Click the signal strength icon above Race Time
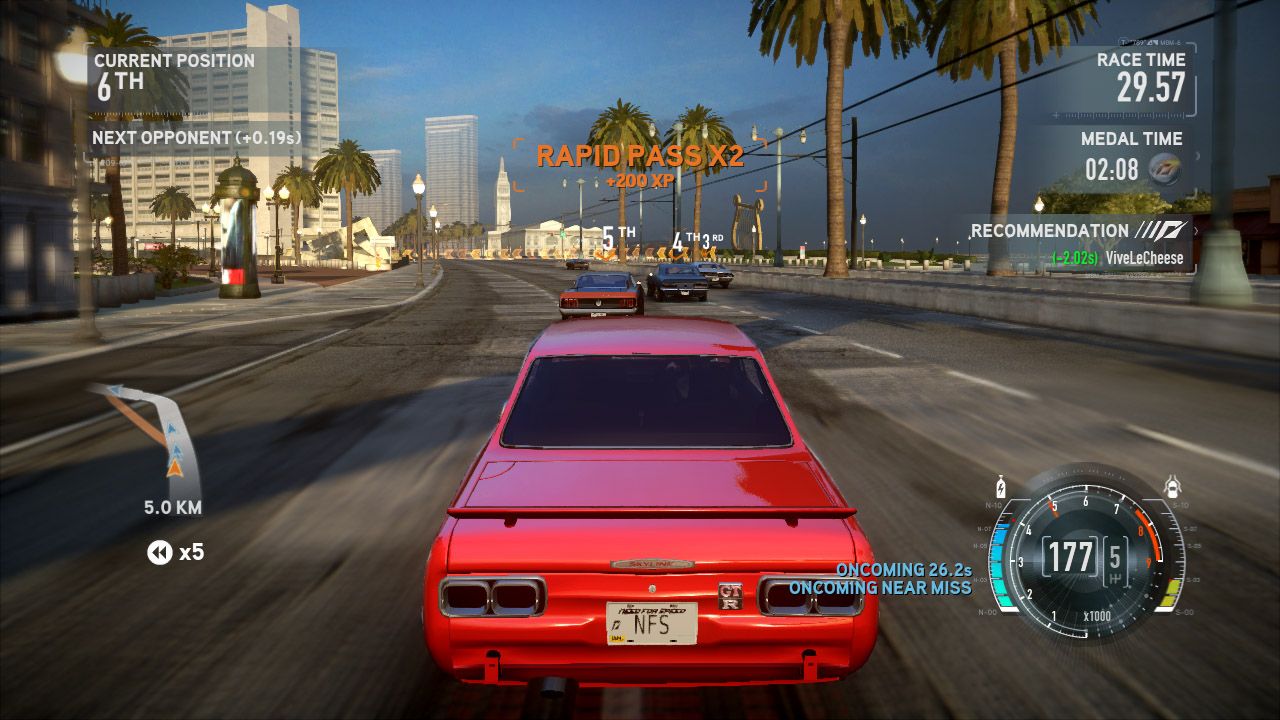Viewport: 1280px width, 720px height. pyautogui.click(x=1152, y=42)
